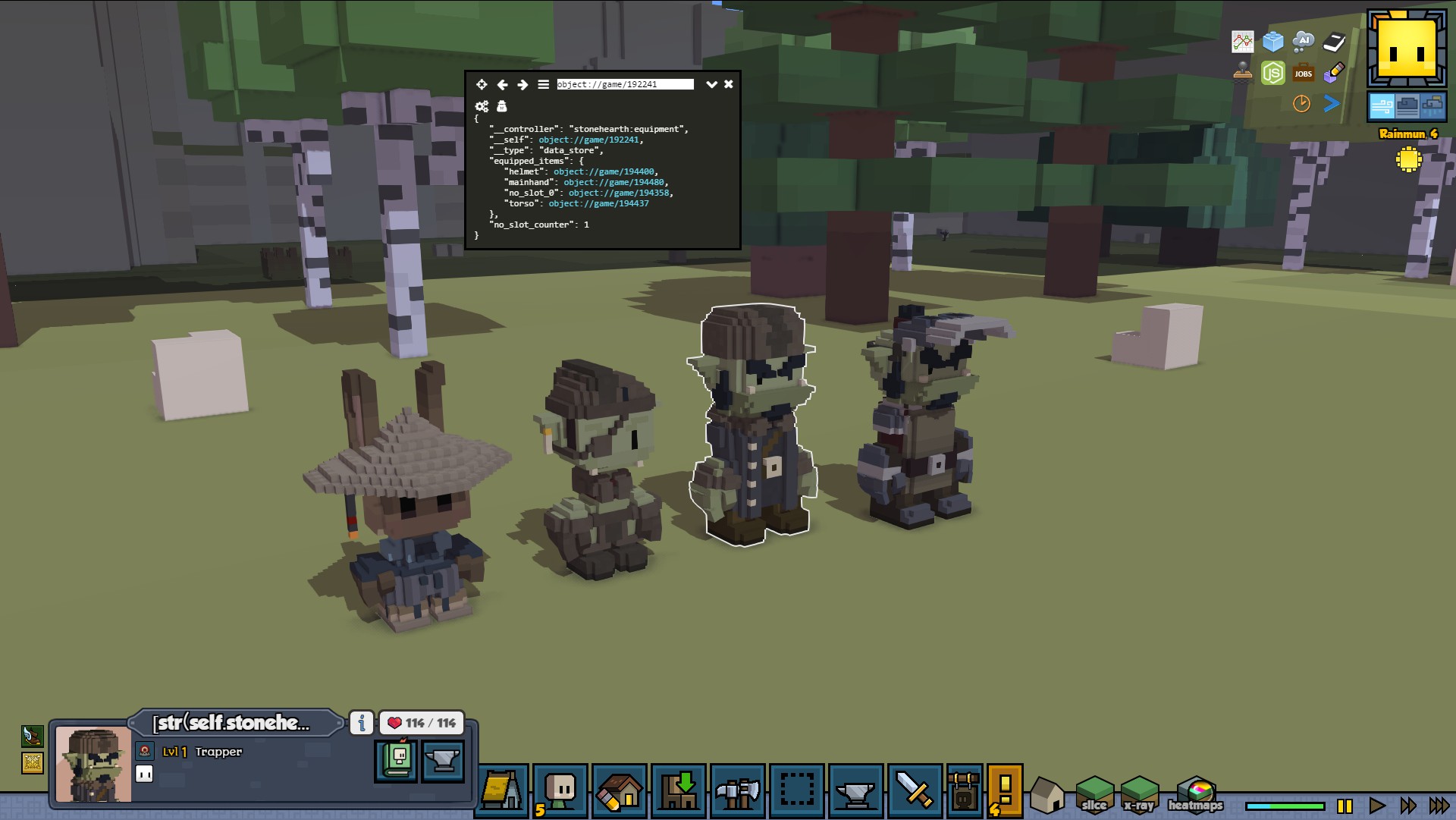The height and width of the screenshot is (820, 1456).
Task: Toggle slice view mode
Action: pos(1094,794)
